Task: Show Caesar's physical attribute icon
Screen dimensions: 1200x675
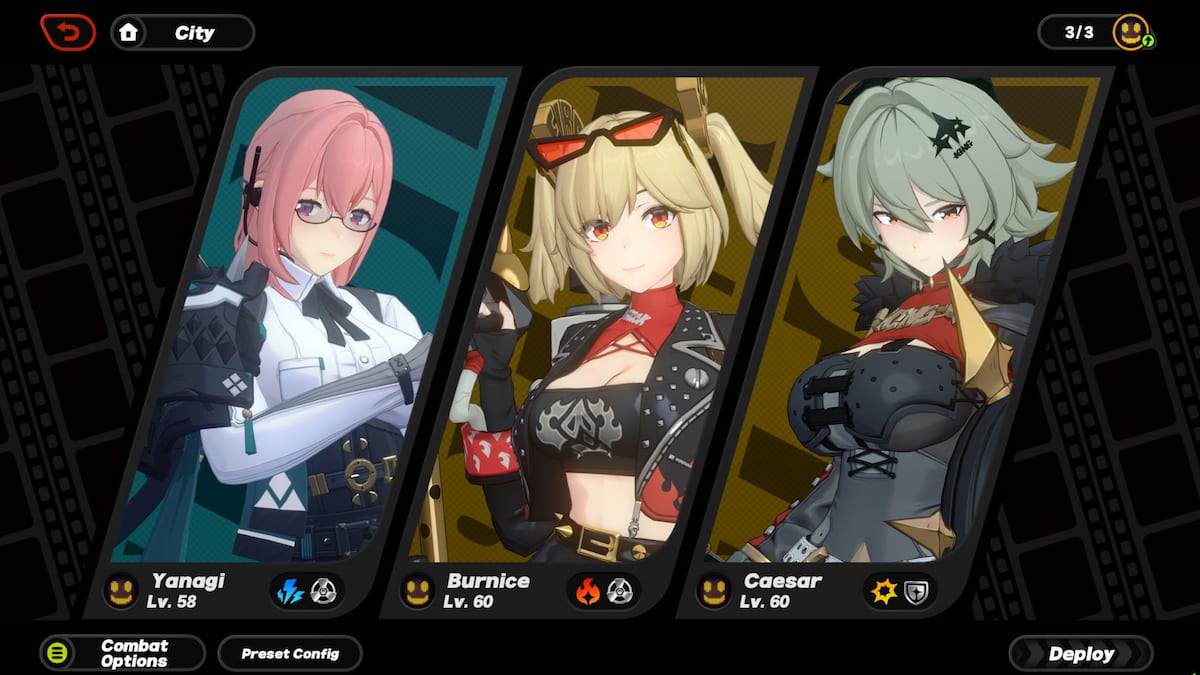Action: click(x=884, y=591)
